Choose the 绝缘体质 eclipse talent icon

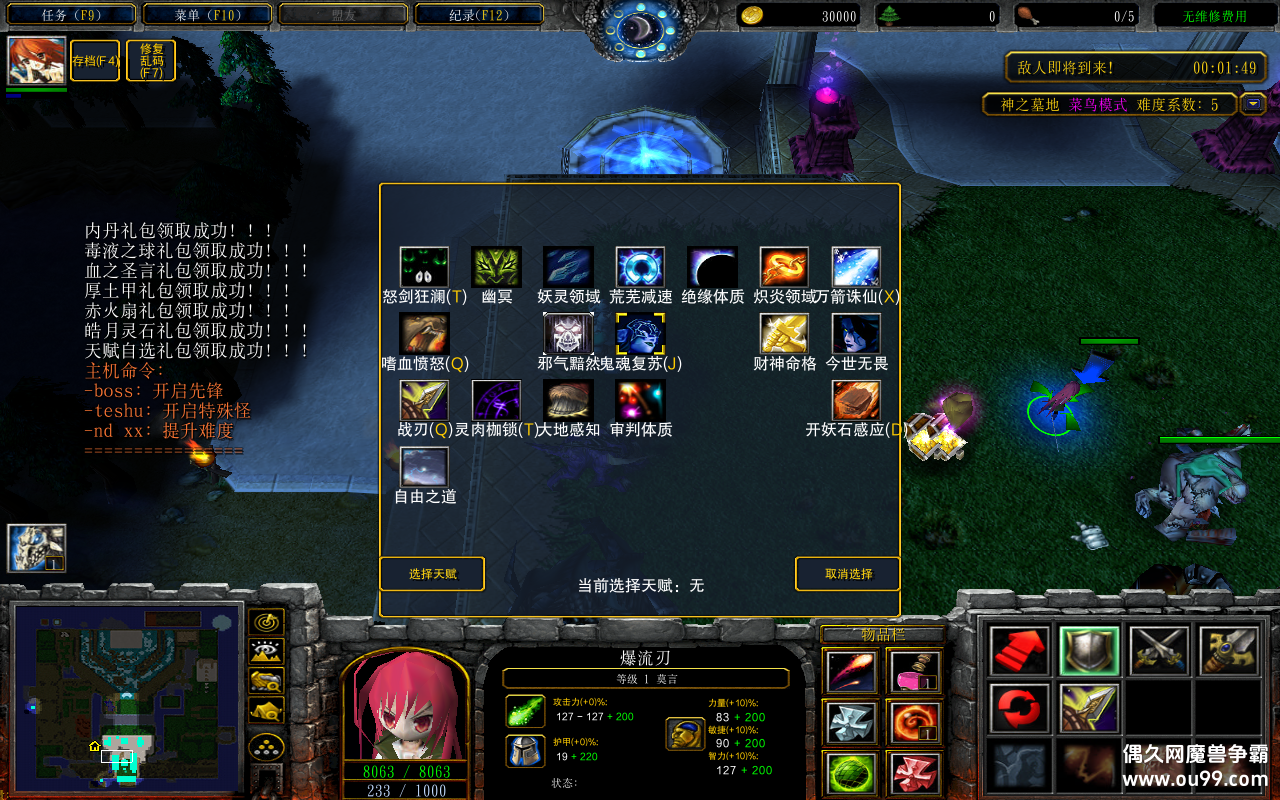tap(712, 267)
